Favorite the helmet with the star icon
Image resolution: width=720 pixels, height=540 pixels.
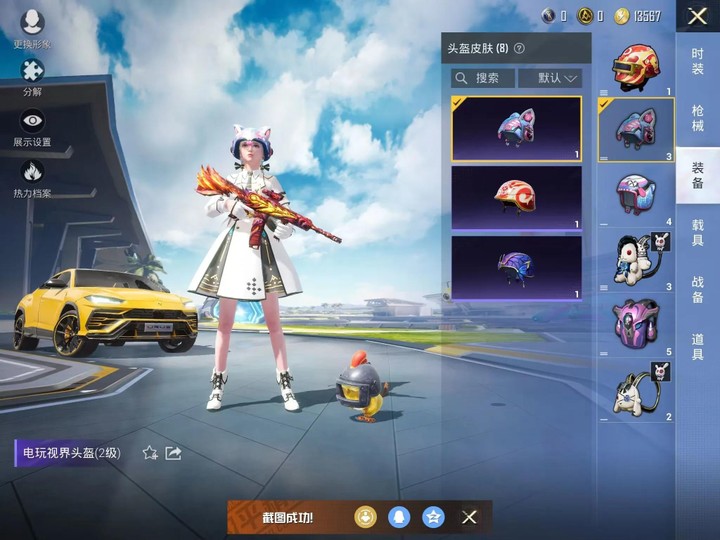(150, 453)
